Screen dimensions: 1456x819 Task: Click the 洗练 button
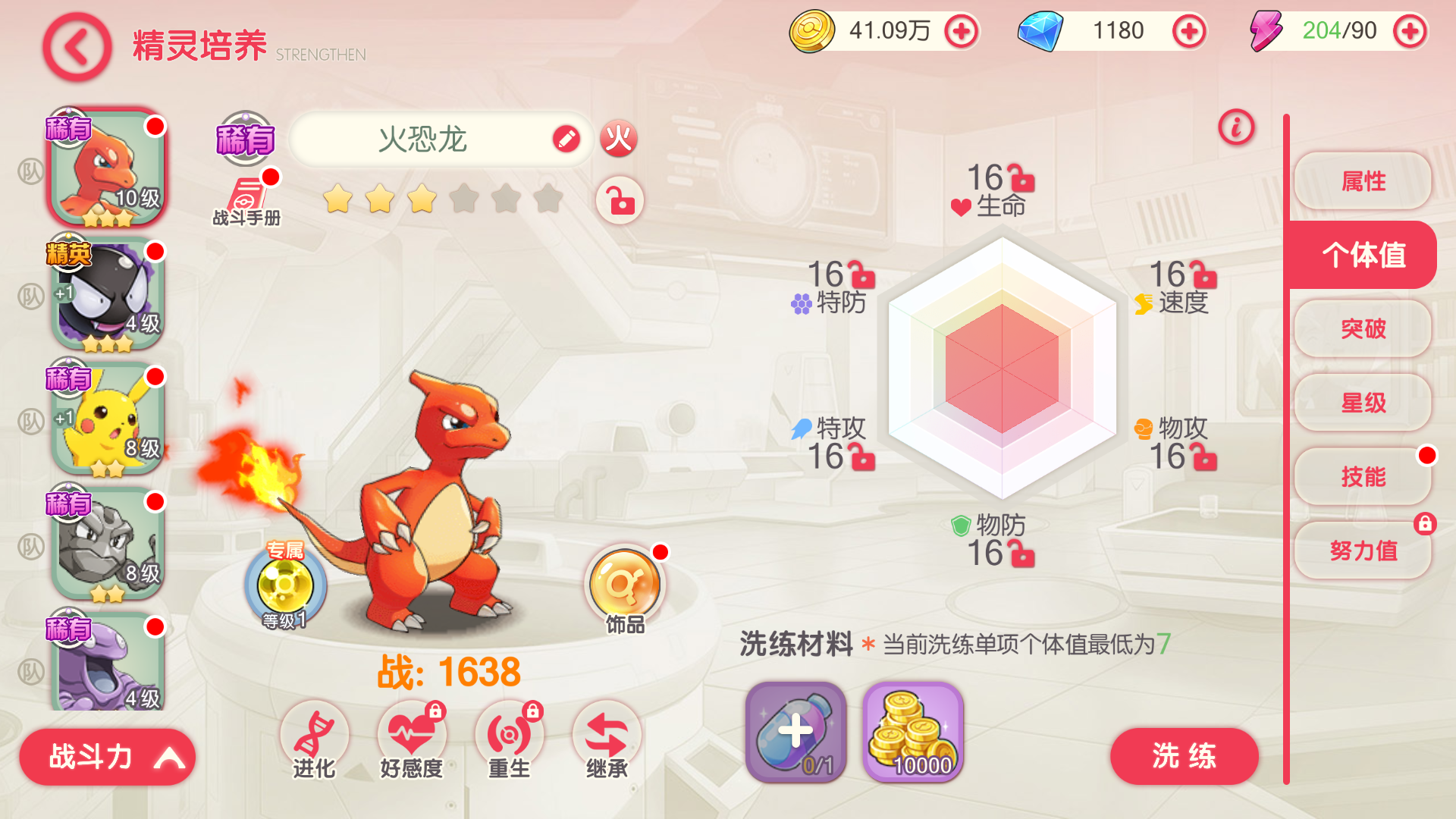tap(1184, 756)
